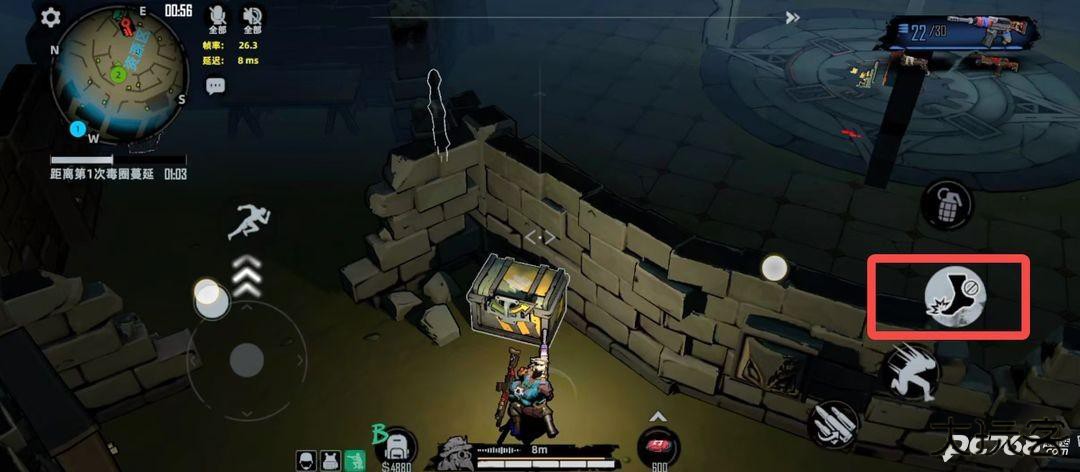Open the settings gear menu

click(50, 17)
